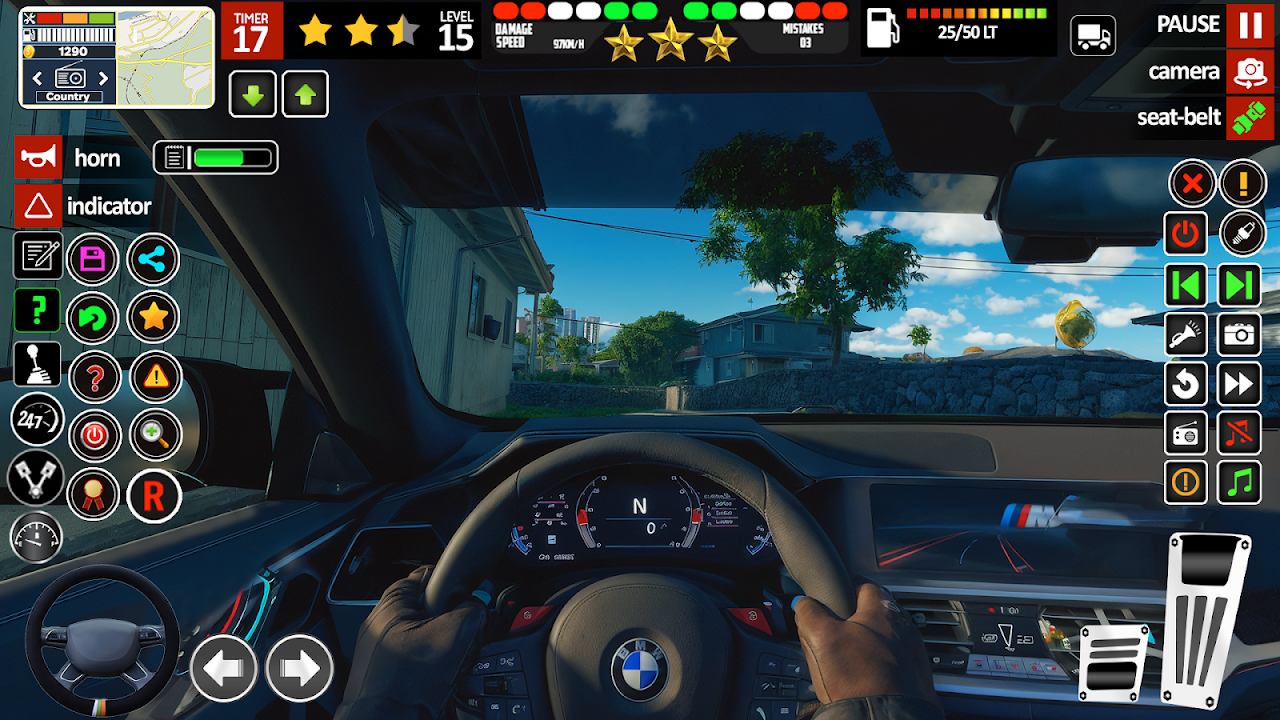Open the pink save disk icon
Screen dimensions: 1280x720
tap(93, 260)
